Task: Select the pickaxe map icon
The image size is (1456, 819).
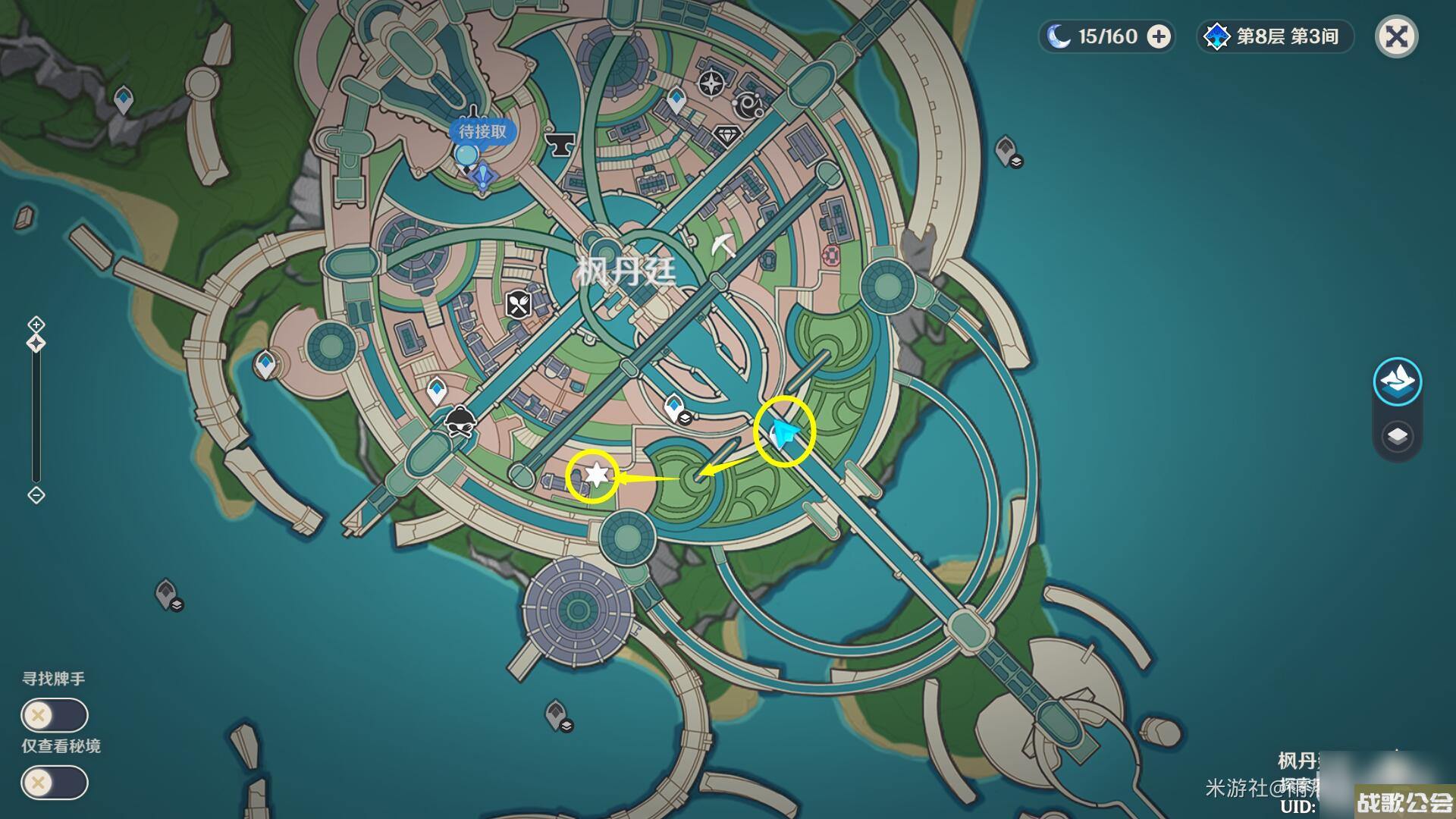Action: (723, 245)
